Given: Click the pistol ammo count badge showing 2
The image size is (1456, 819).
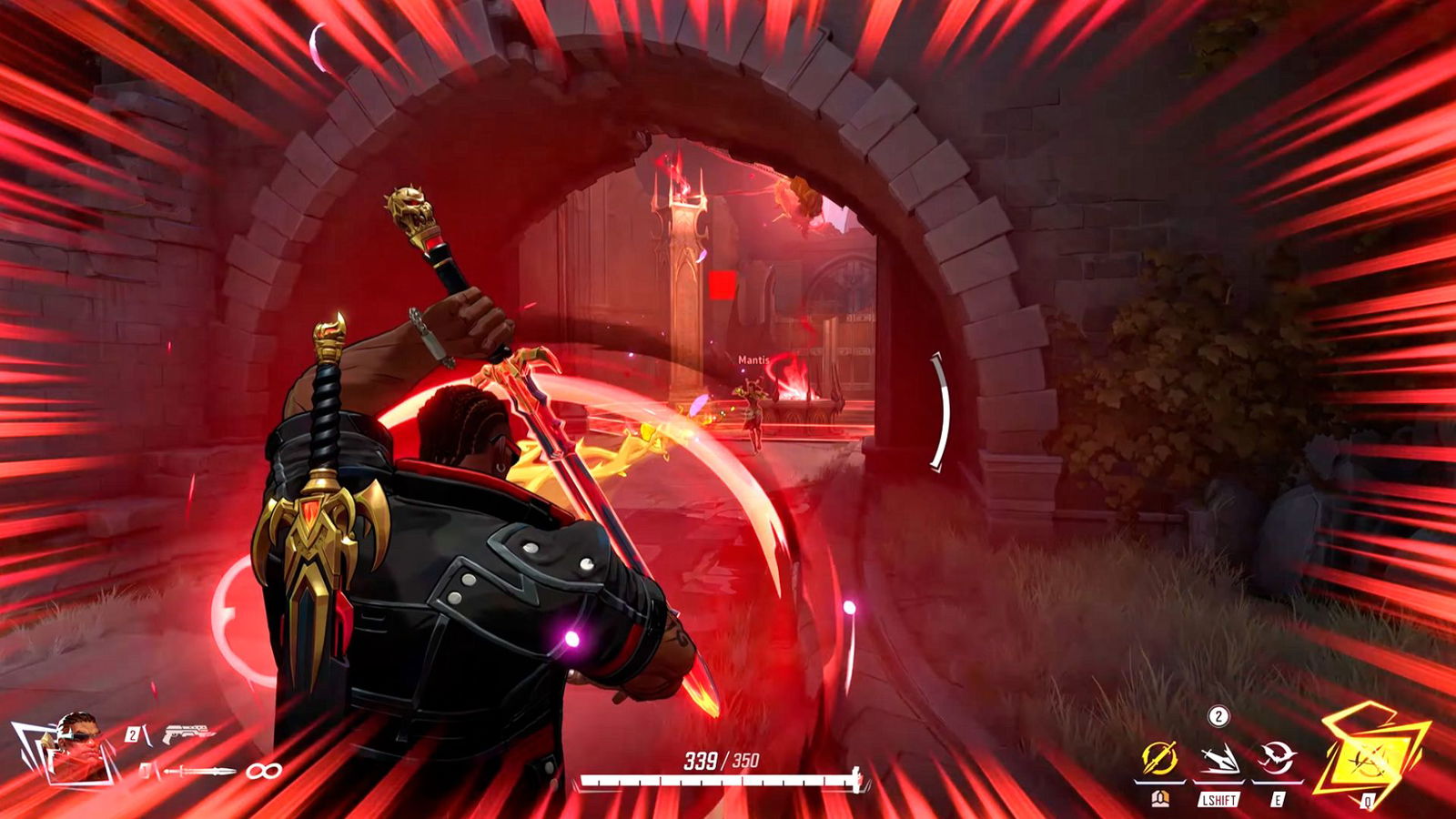Looking at the screenshot, I should pyautogui.click(x=133, y=733).
